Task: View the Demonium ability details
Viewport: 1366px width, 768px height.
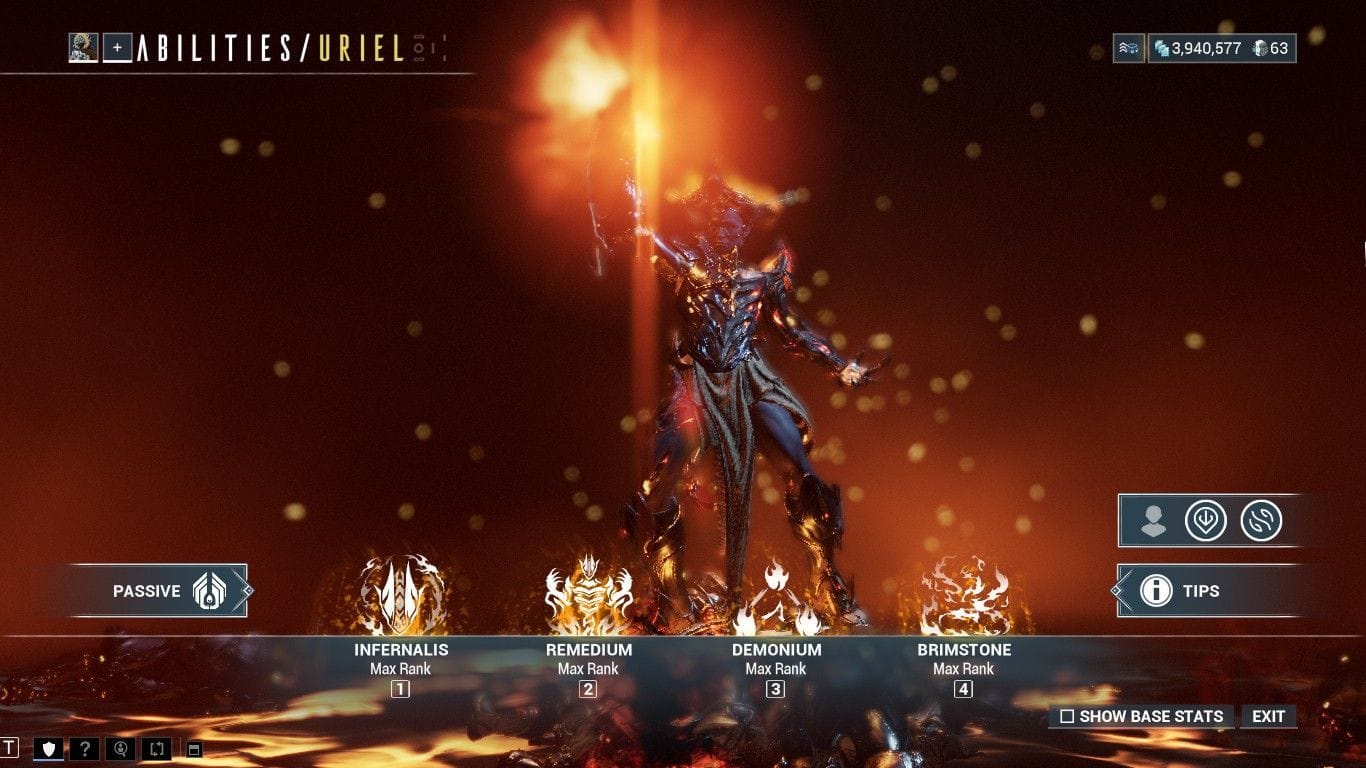Action: click(x=776, y=597)
